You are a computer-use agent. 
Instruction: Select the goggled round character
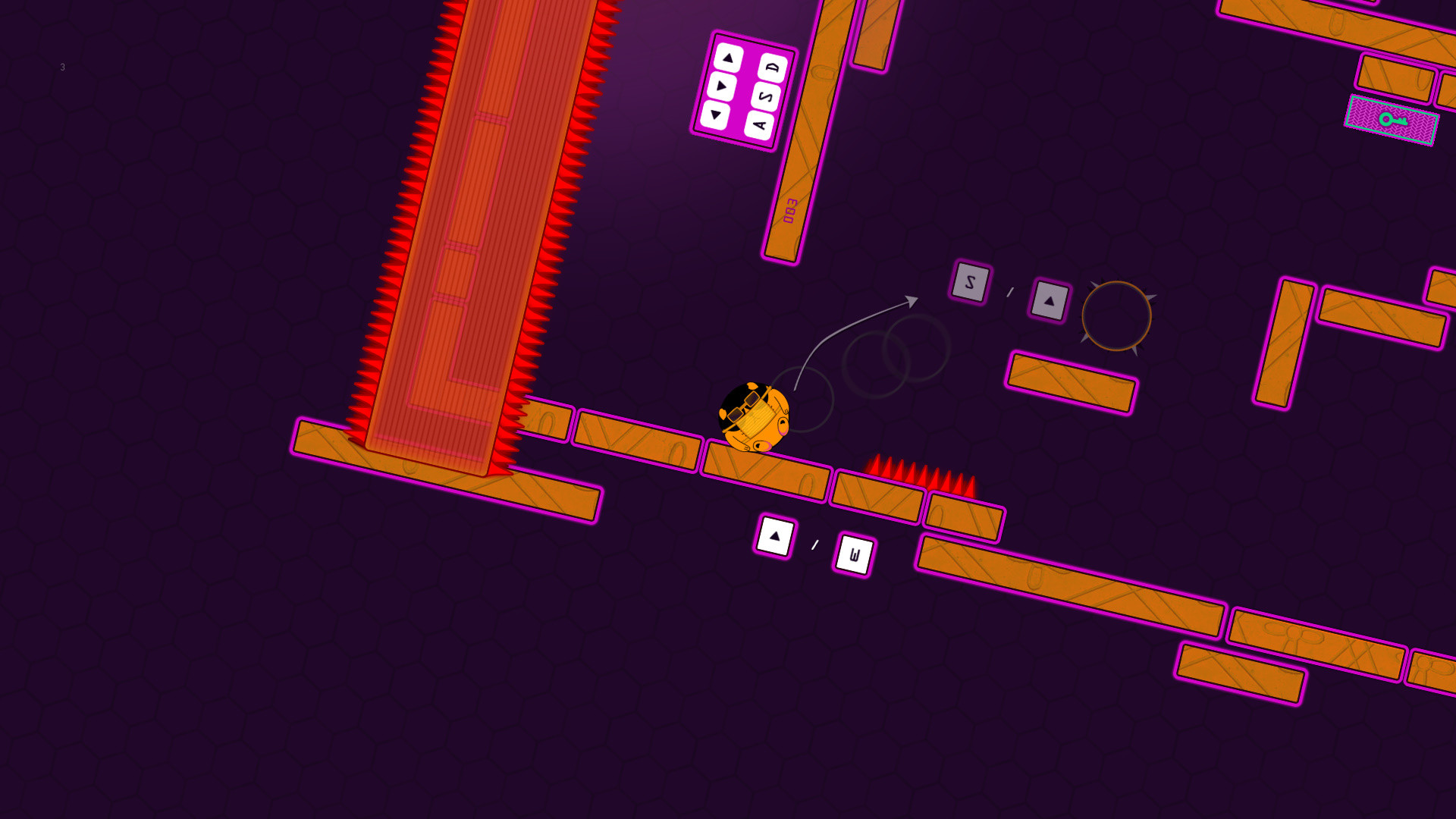(x=755, y=417)
